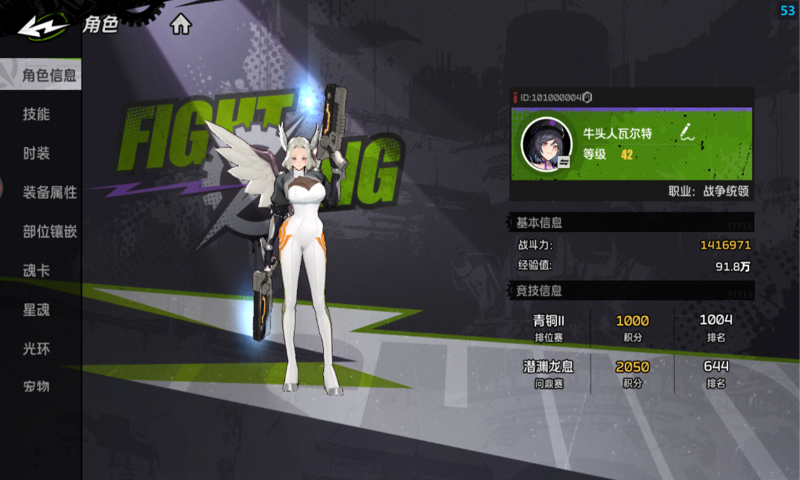Screen dimensions: 800x480
Task: Choose the 魂卡 soul card tab
Action: (36, 270)
